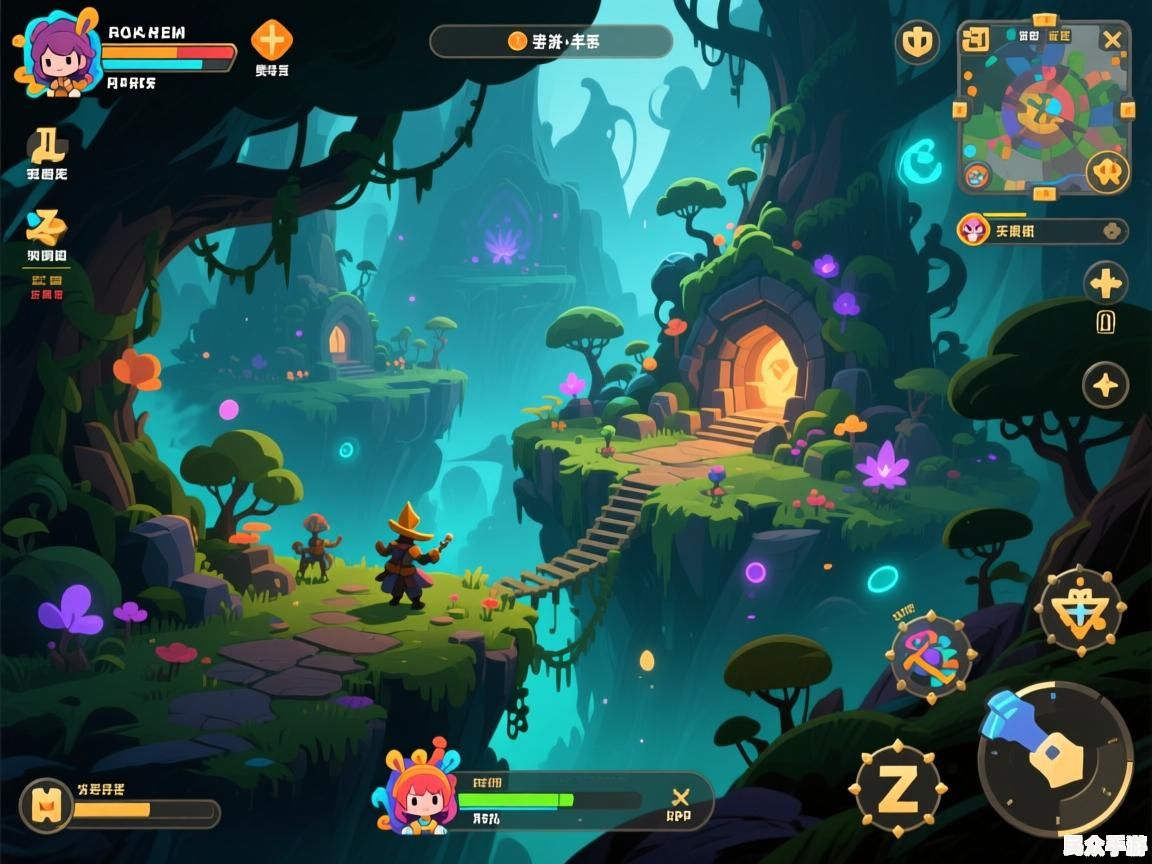
Task: Open the full map from the minimap
Action: coord(1043,112)
